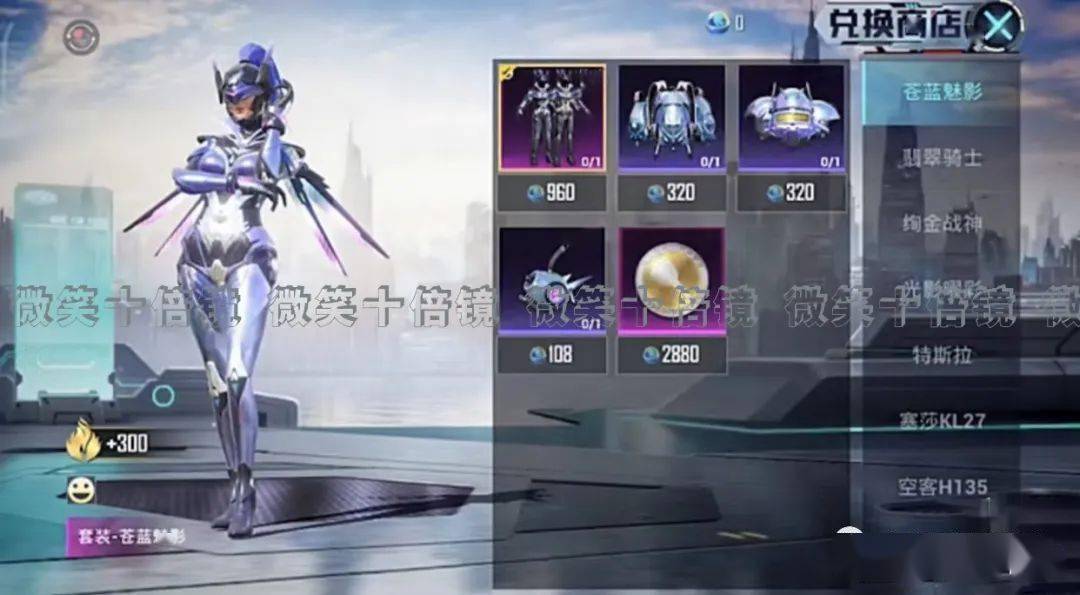Choose the backpack skin costing 320

(x=671, y=118)
